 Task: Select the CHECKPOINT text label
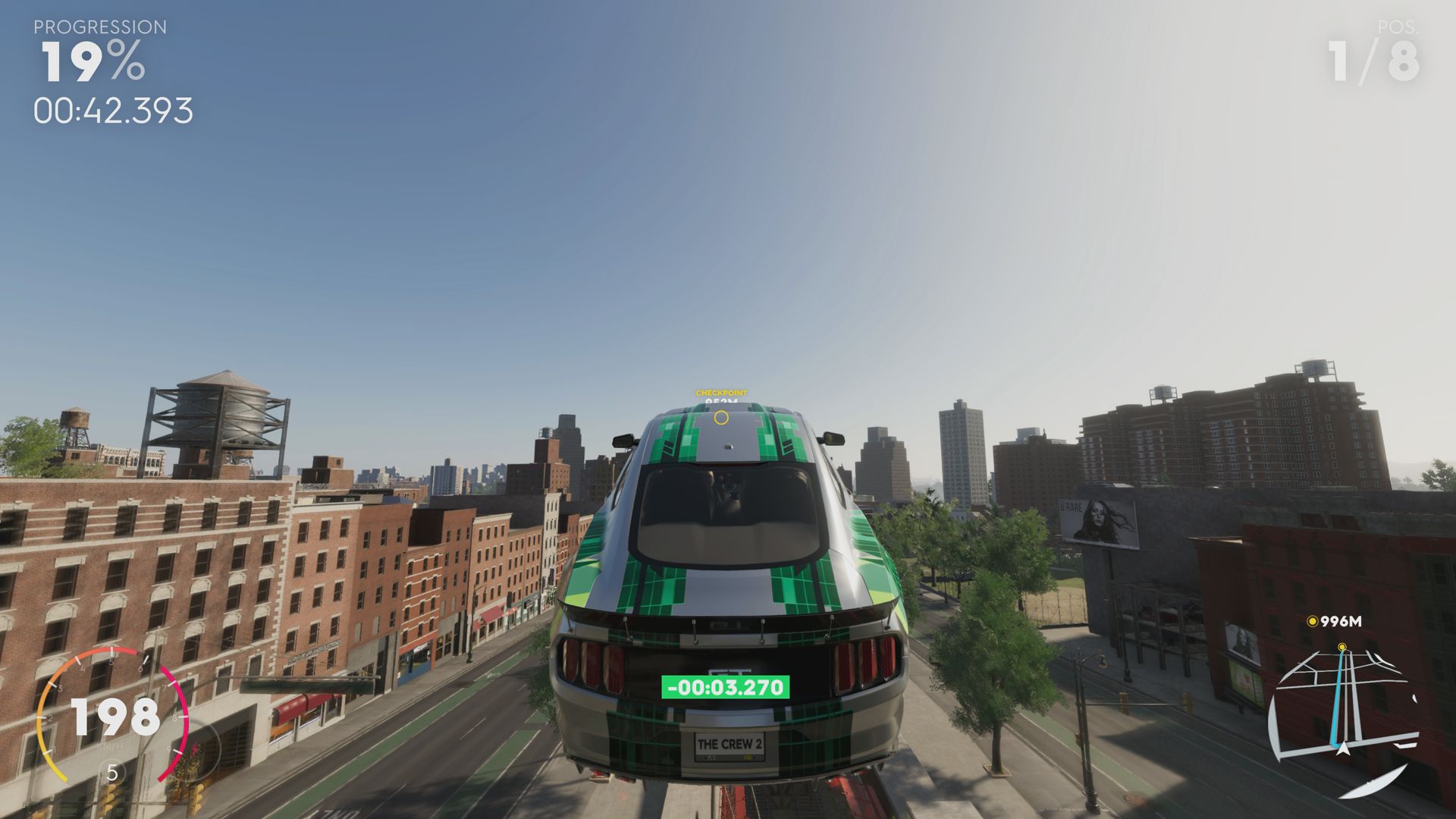click(x=721, y=393)
